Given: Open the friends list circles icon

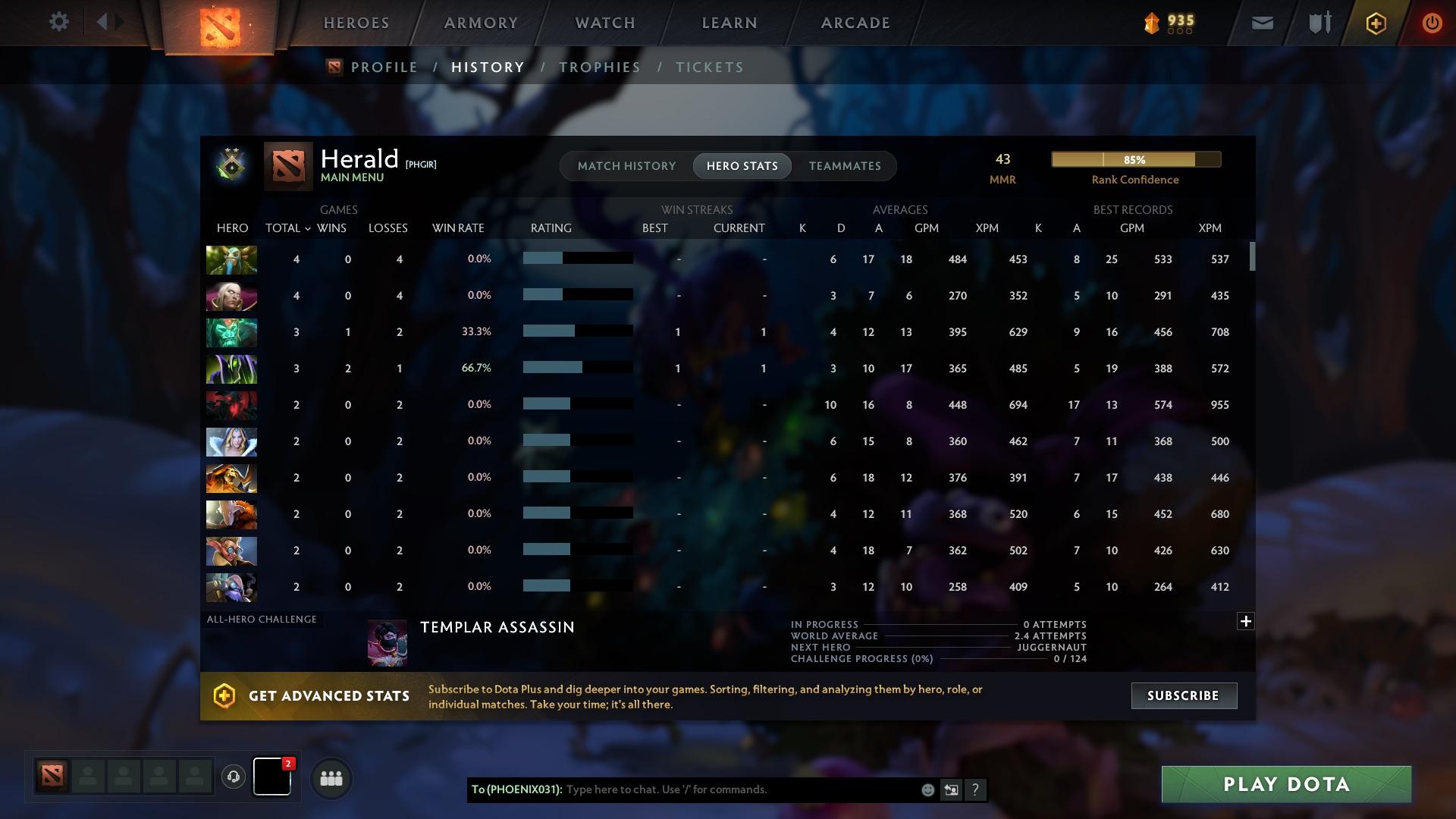Looking at the screenshot, I should click(330, 777).
